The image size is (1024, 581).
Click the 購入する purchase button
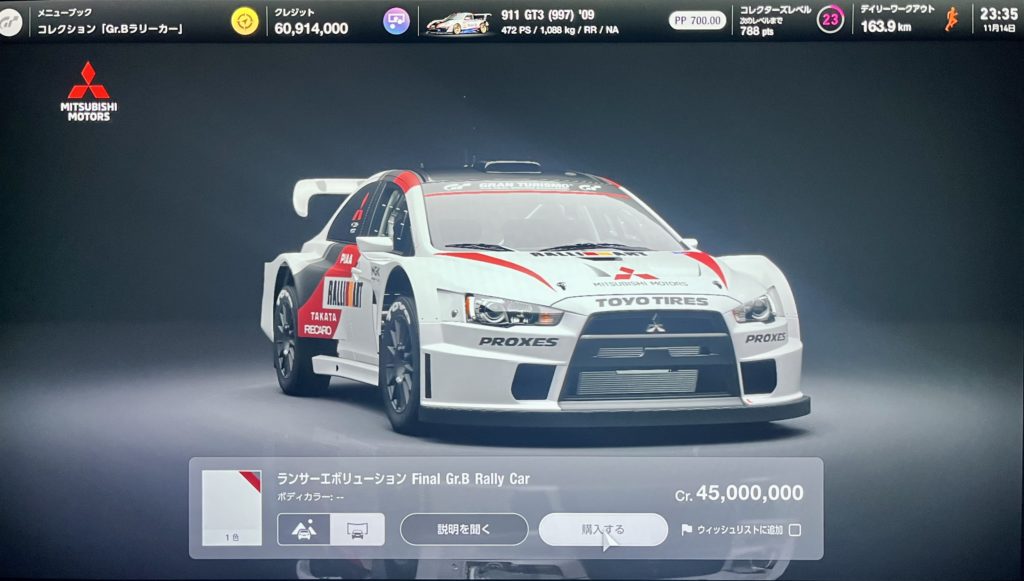602,529
